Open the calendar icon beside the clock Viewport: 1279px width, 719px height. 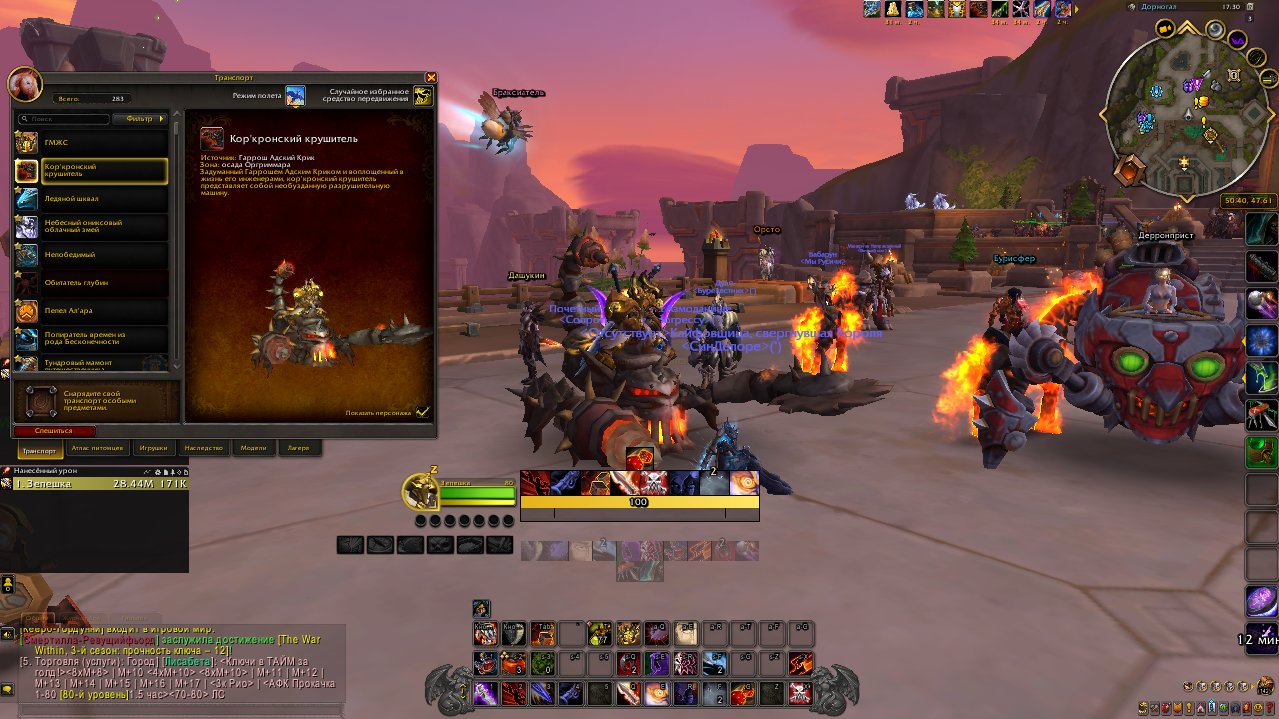click(x=1249, y=7)
